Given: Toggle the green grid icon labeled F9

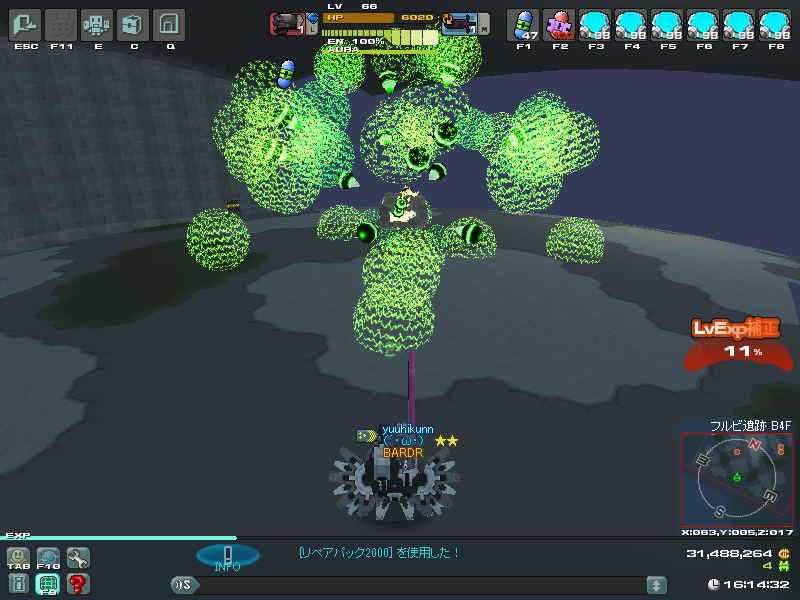Looking at the screenshot, I should [48, 584].
